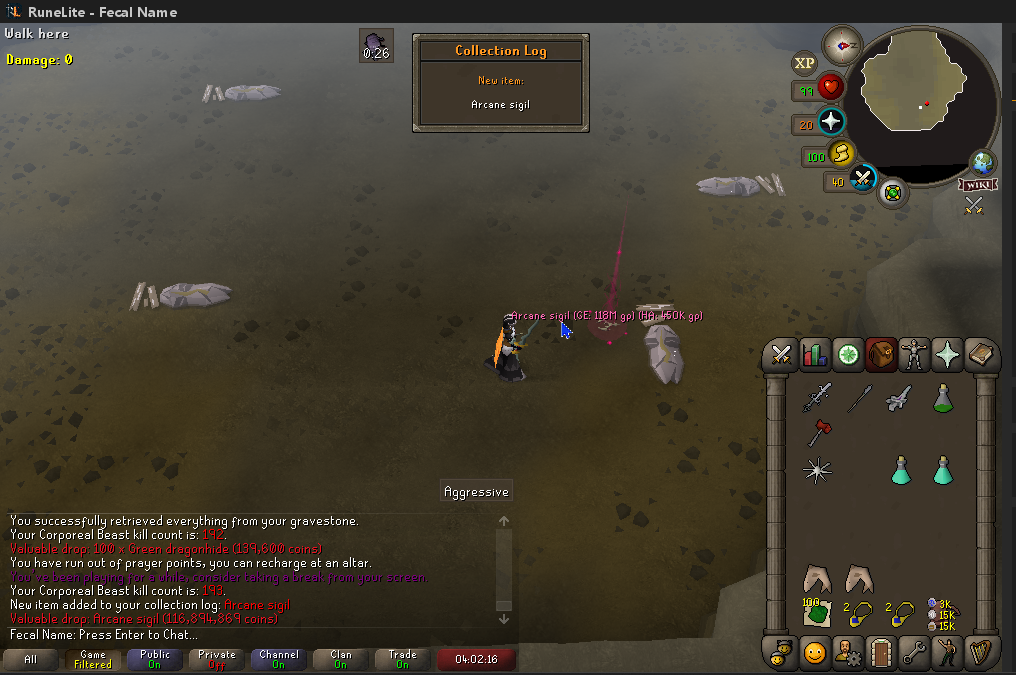The height and width of the screenshot is (675, 1016).
Task: Click the Wiki lookup banner
Action: pos(976,184)
